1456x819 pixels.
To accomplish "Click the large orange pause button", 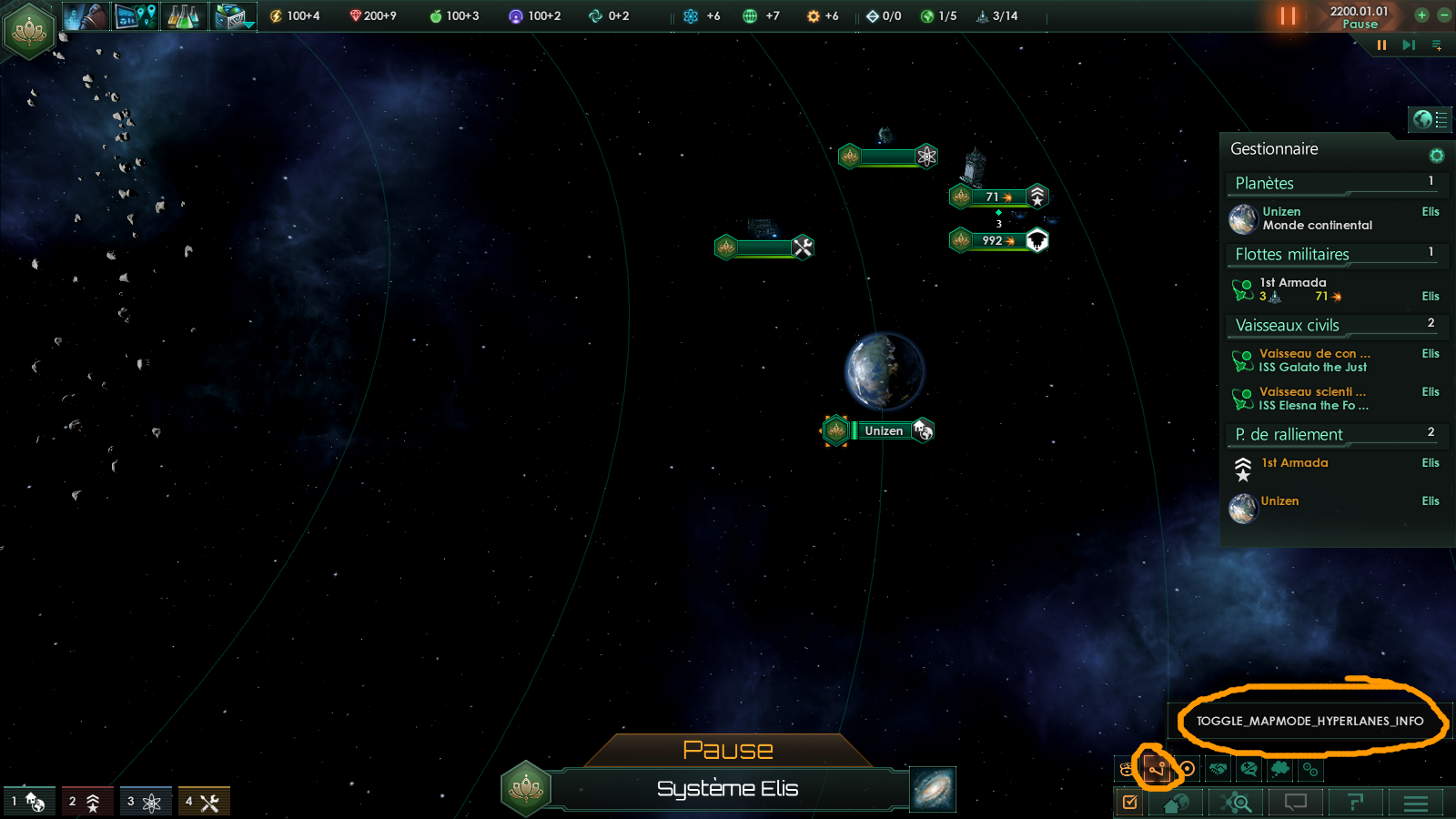I will point(1288,15).
